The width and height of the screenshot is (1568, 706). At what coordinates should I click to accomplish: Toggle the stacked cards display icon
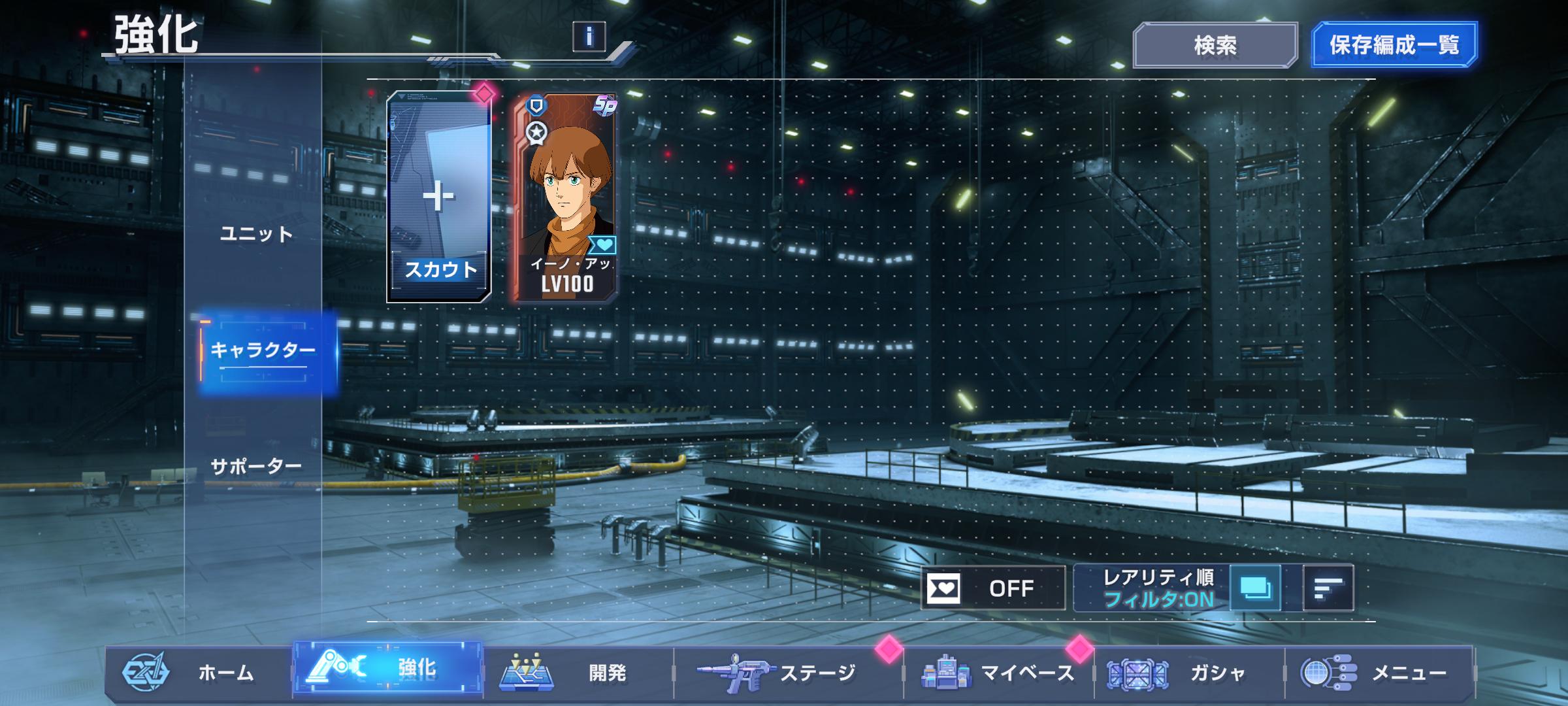(1255, 588)
